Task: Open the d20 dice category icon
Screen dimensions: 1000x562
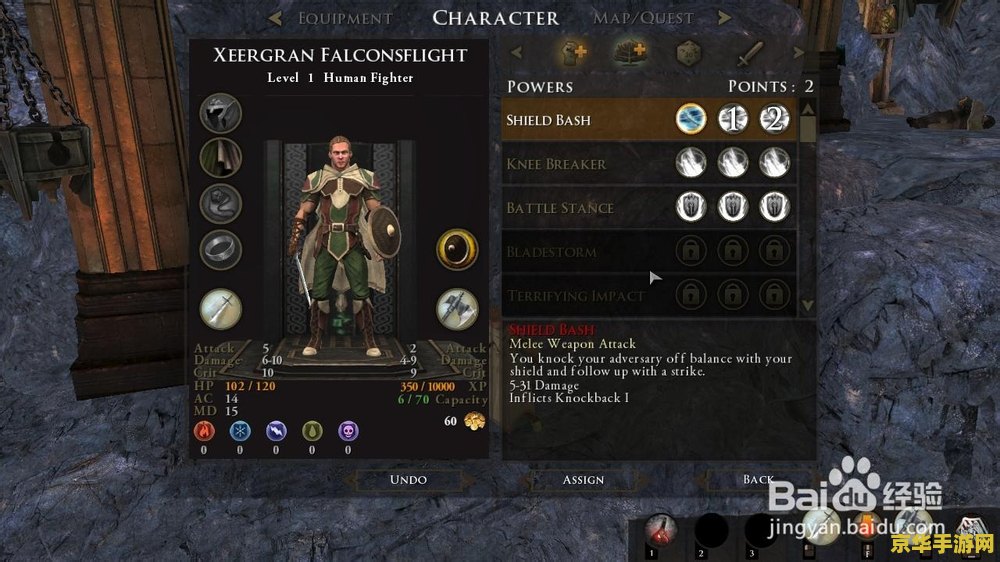Action: [x=689, y=52]
